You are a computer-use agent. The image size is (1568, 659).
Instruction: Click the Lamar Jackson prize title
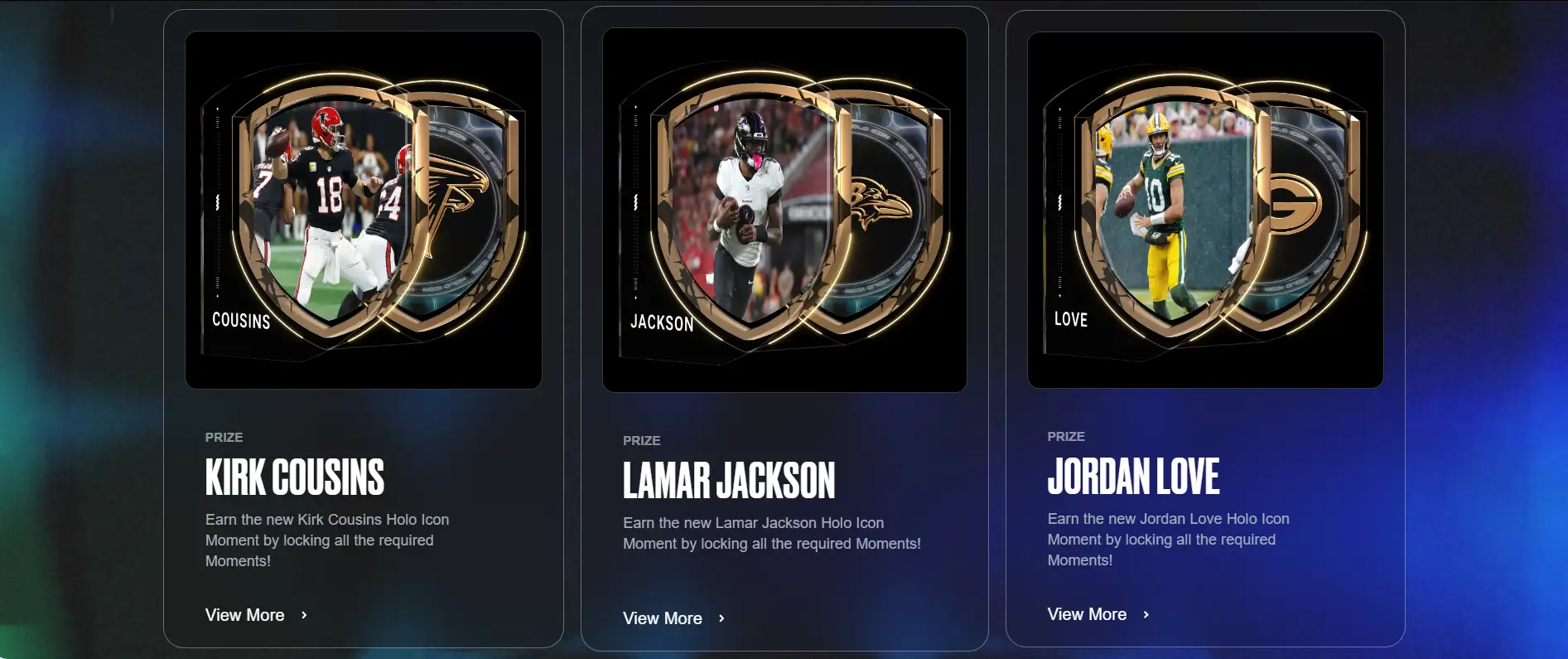pyautogui.click(x=729, y=481)
